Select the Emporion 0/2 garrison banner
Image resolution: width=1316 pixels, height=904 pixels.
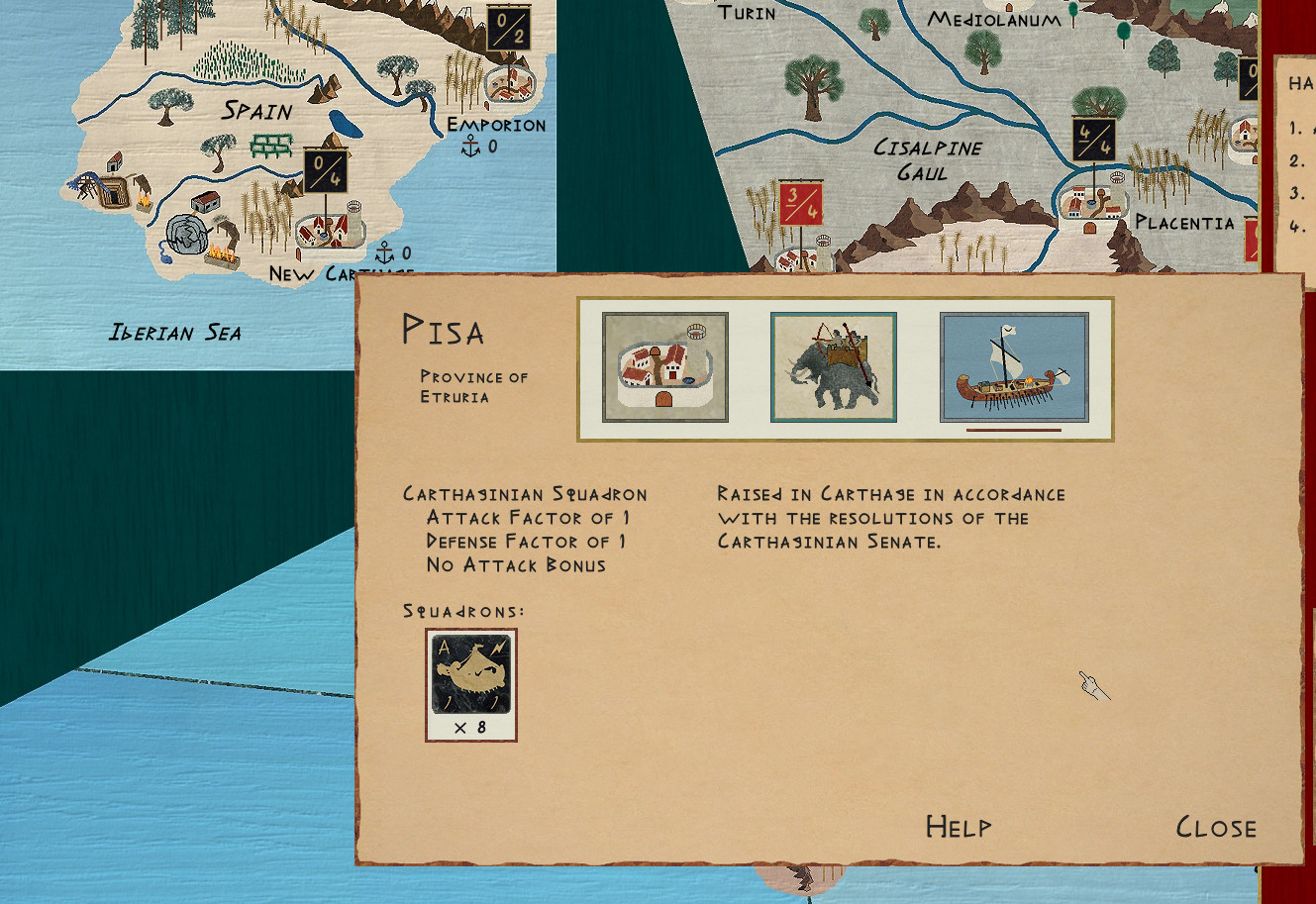509,28
